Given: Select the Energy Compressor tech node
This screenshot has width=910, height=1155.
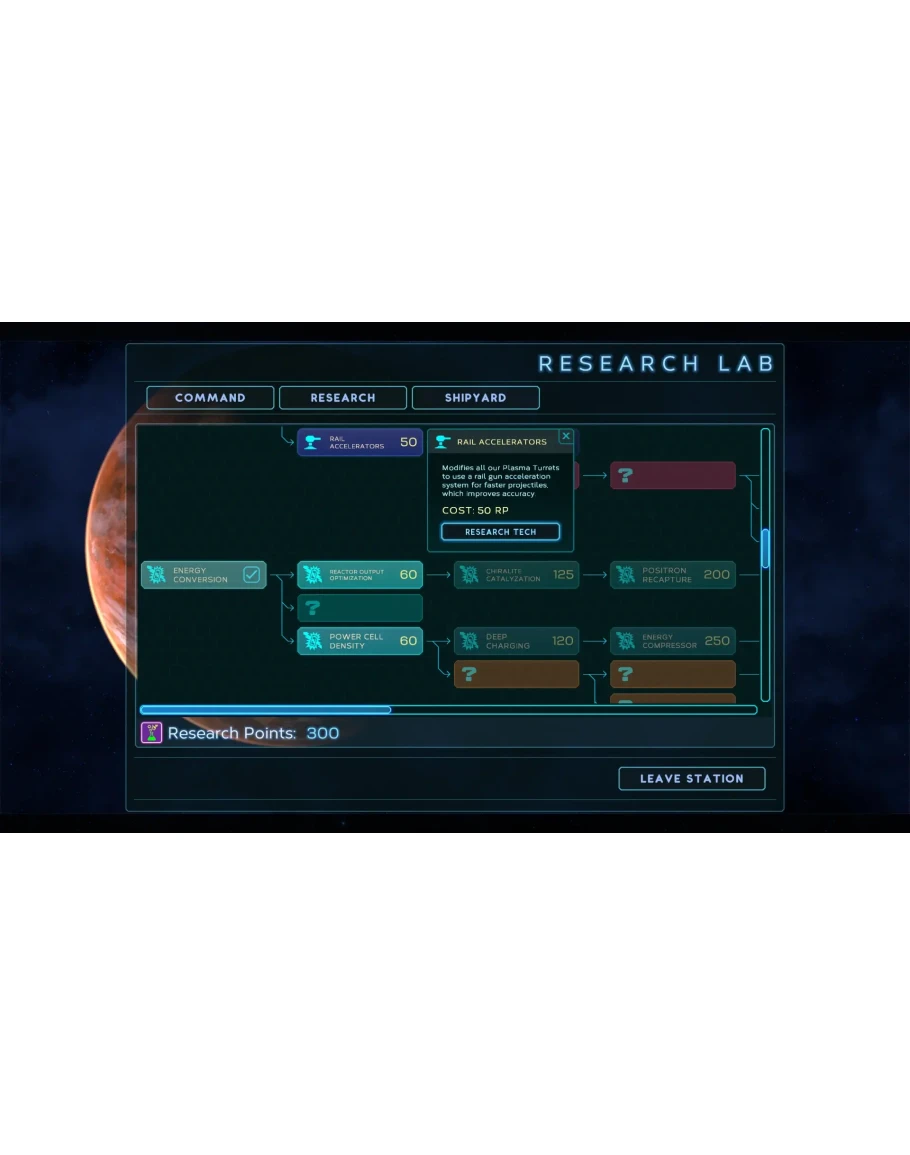Looking at the screenshot, I should tap(672, 641).
